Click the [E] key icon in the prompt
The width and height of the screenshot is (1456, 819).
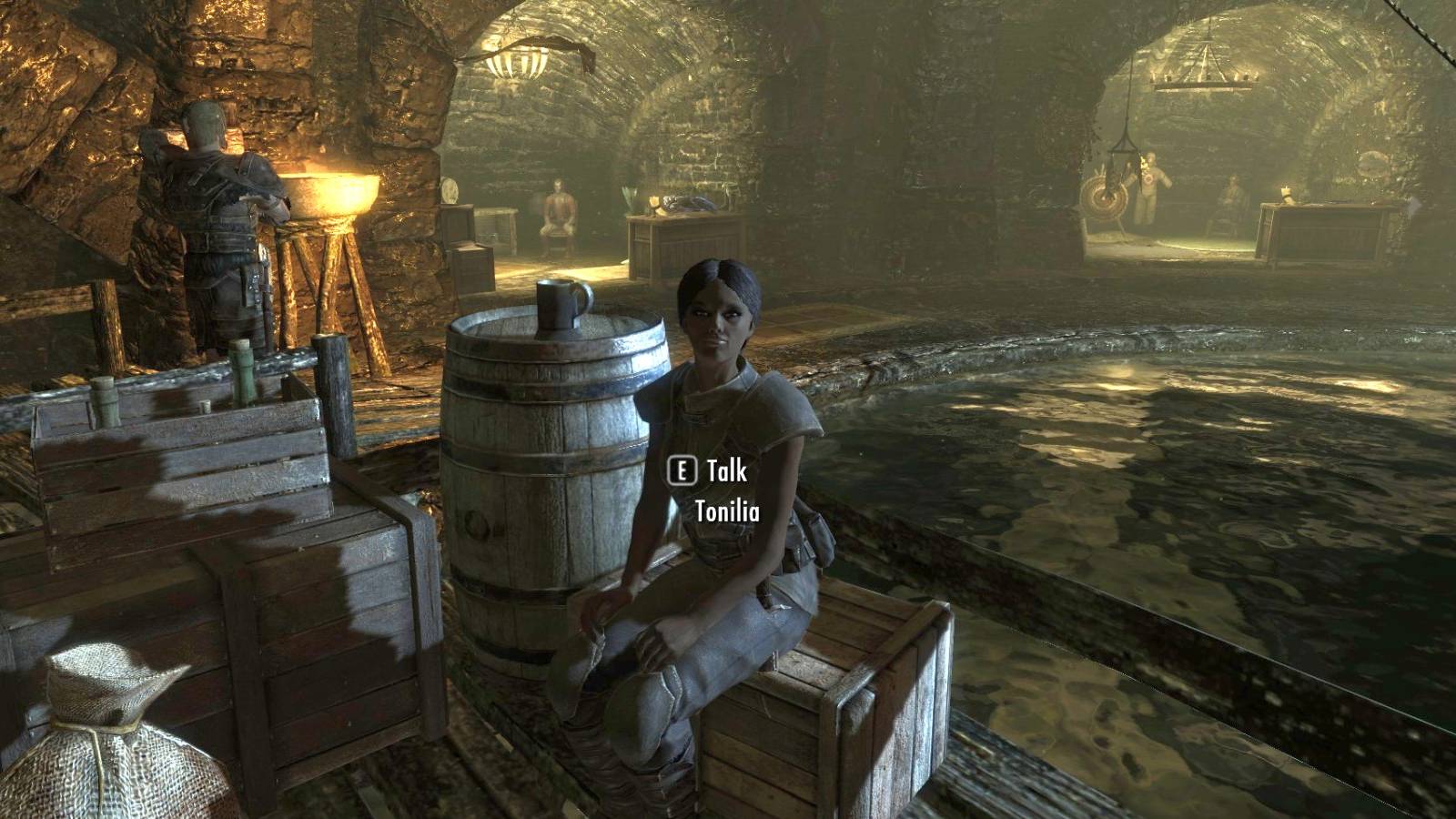click(682, 471)
